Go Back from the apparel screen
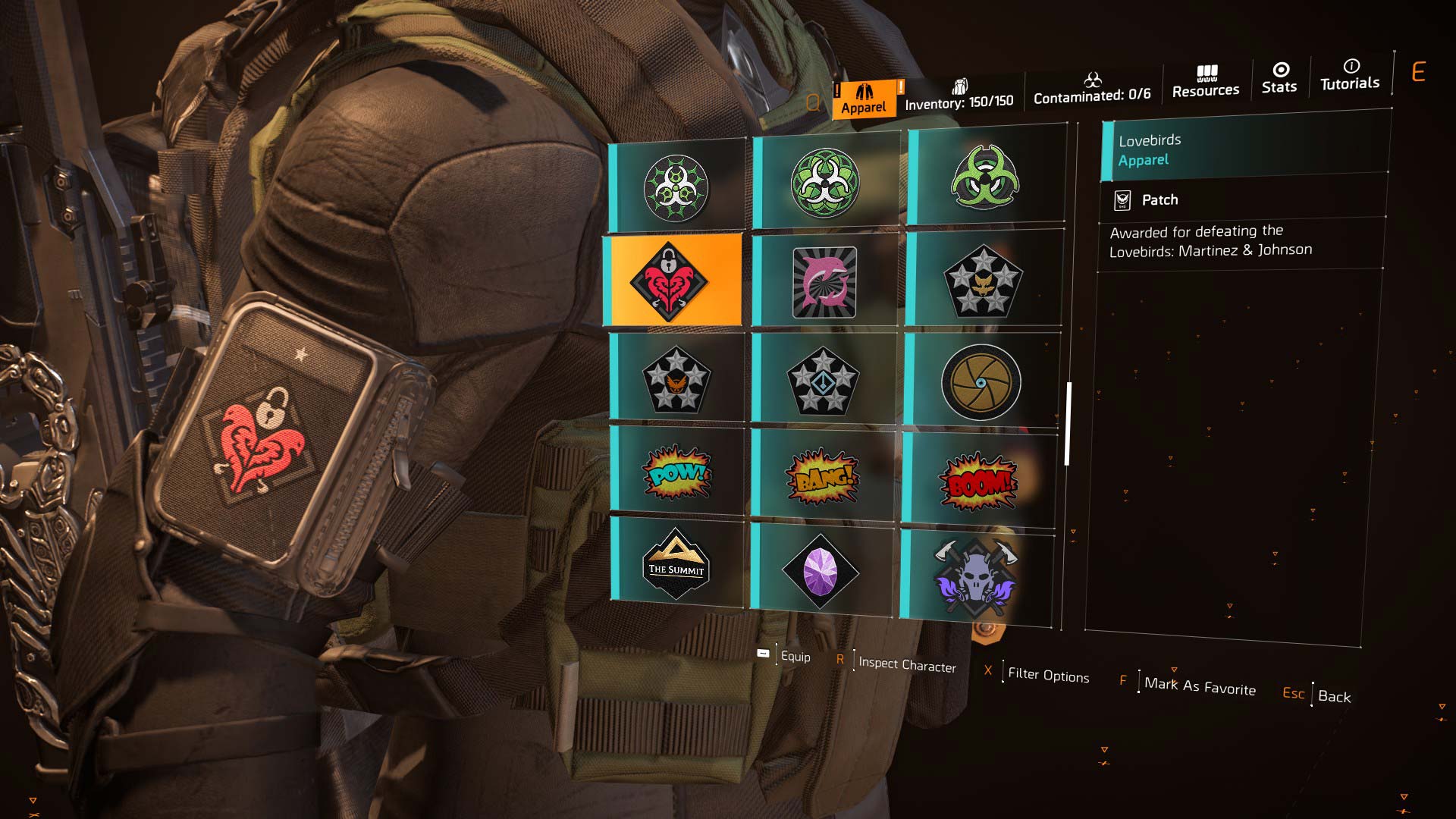The height and width of the screenshot is (819, 1456). [1333, 696]
